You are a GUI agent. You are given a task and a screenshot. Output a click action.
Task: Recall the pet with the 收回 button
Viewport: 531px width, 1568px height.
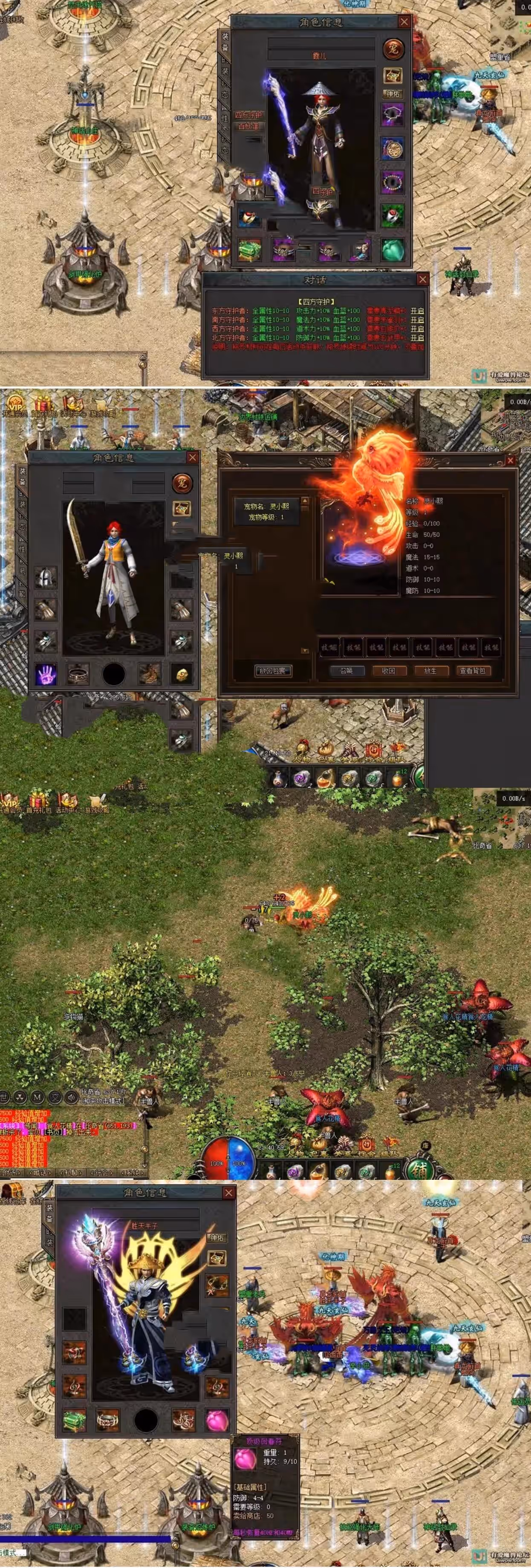tap(389, 671)
